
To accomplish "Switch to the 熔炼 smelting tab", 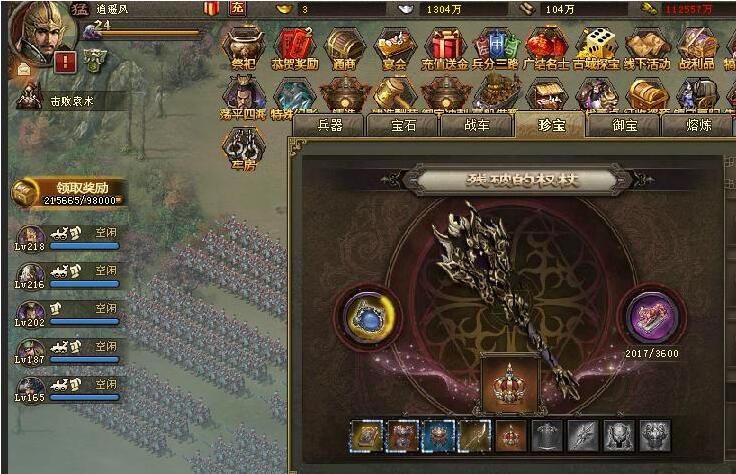I will click(698, 125).
